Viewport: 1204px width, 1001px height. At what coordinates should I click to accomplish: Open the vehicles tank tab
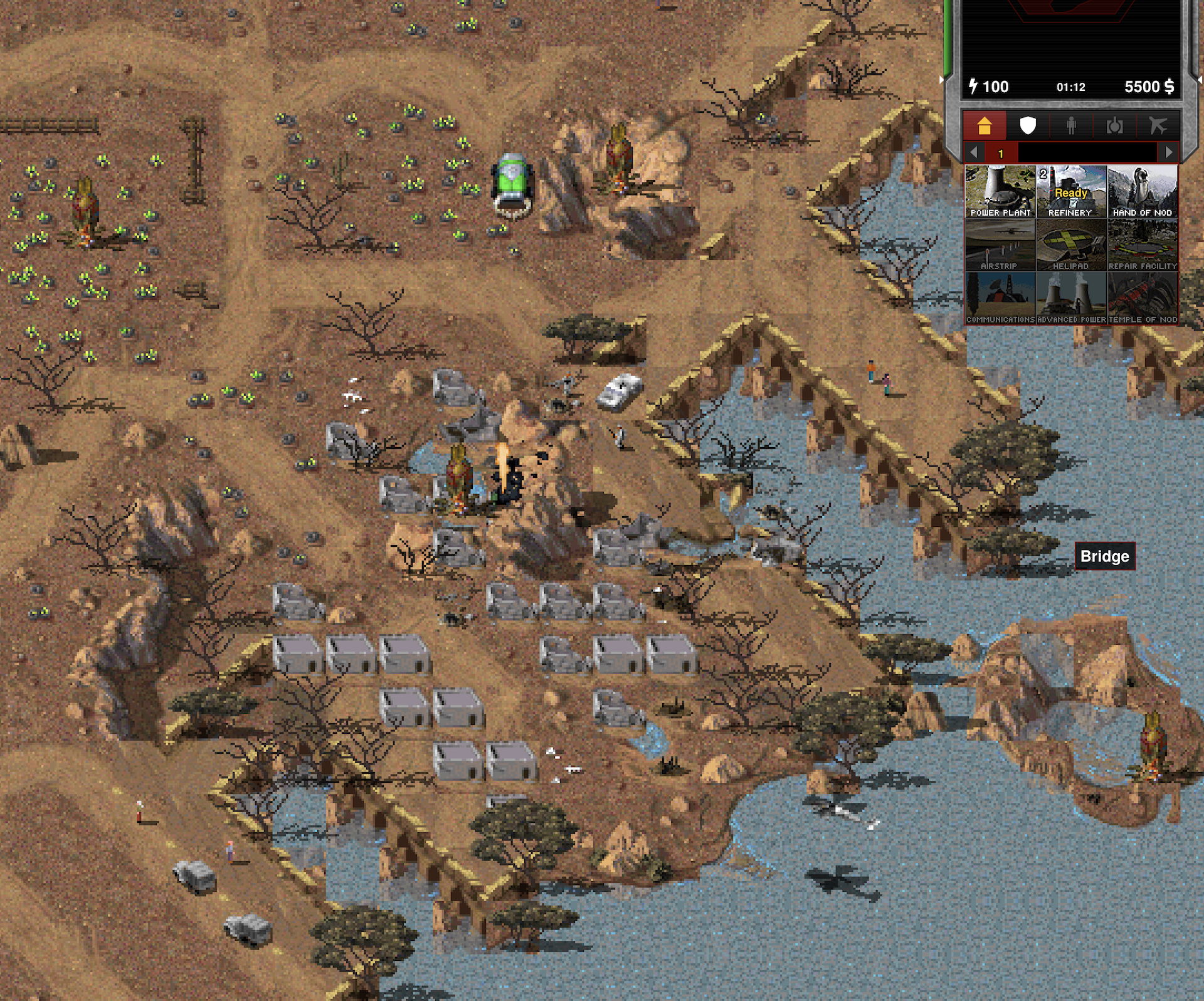(x=1114, y=126)
